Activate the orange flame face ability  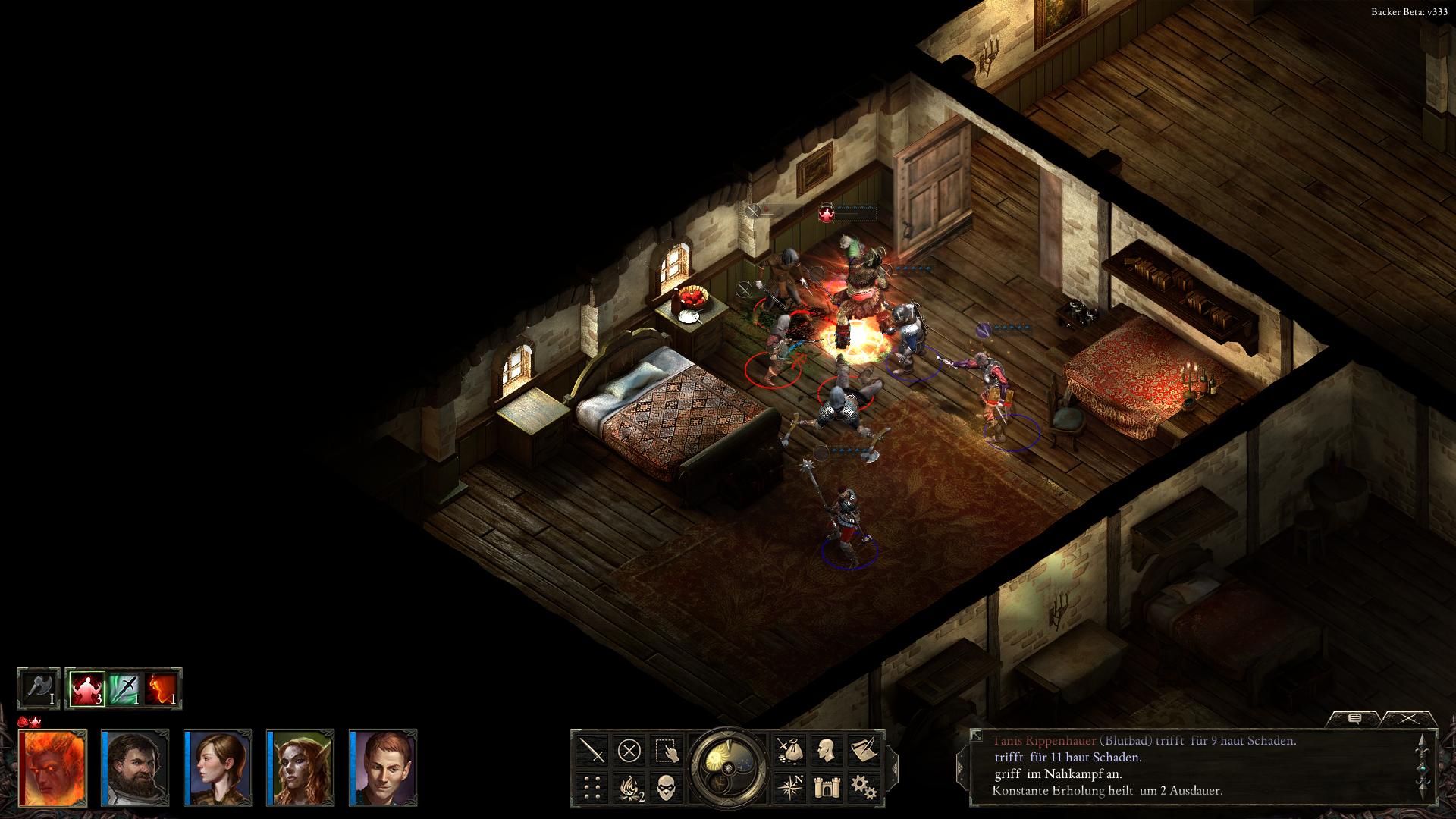click(x=162, y=689)
